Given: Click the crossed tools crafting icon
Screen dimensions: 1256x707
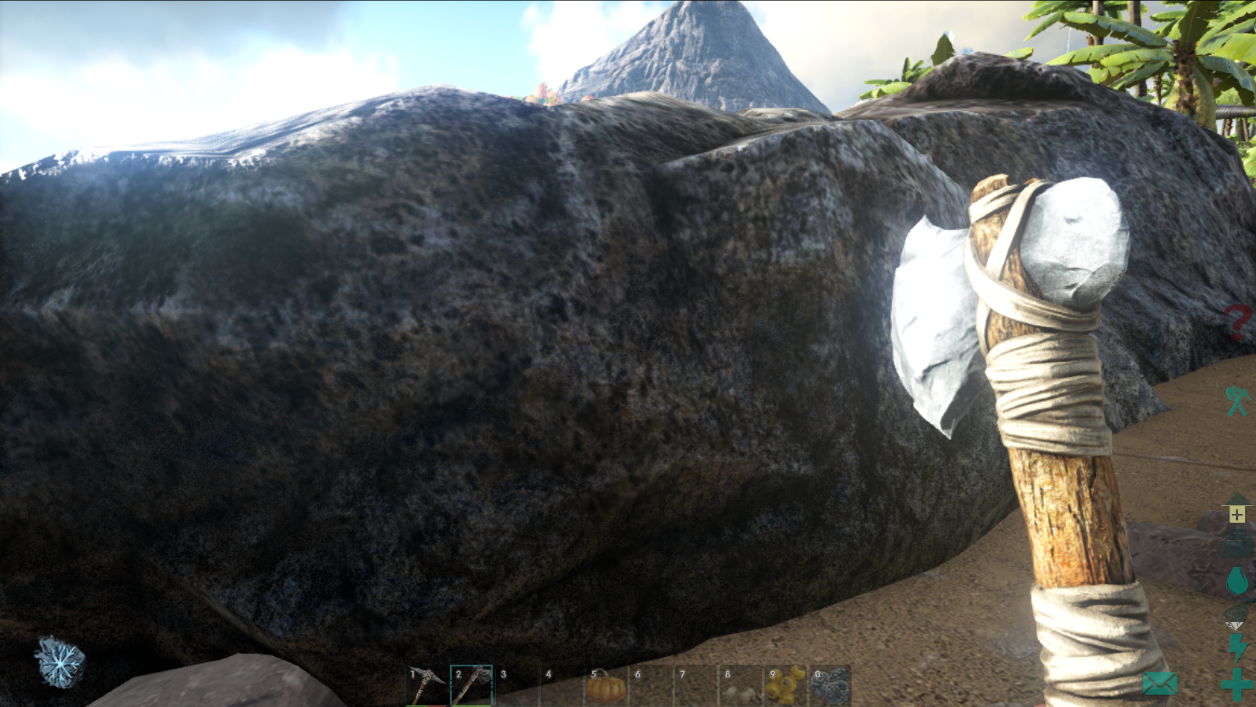Looking at the screenshot, I should [1238, 401].
